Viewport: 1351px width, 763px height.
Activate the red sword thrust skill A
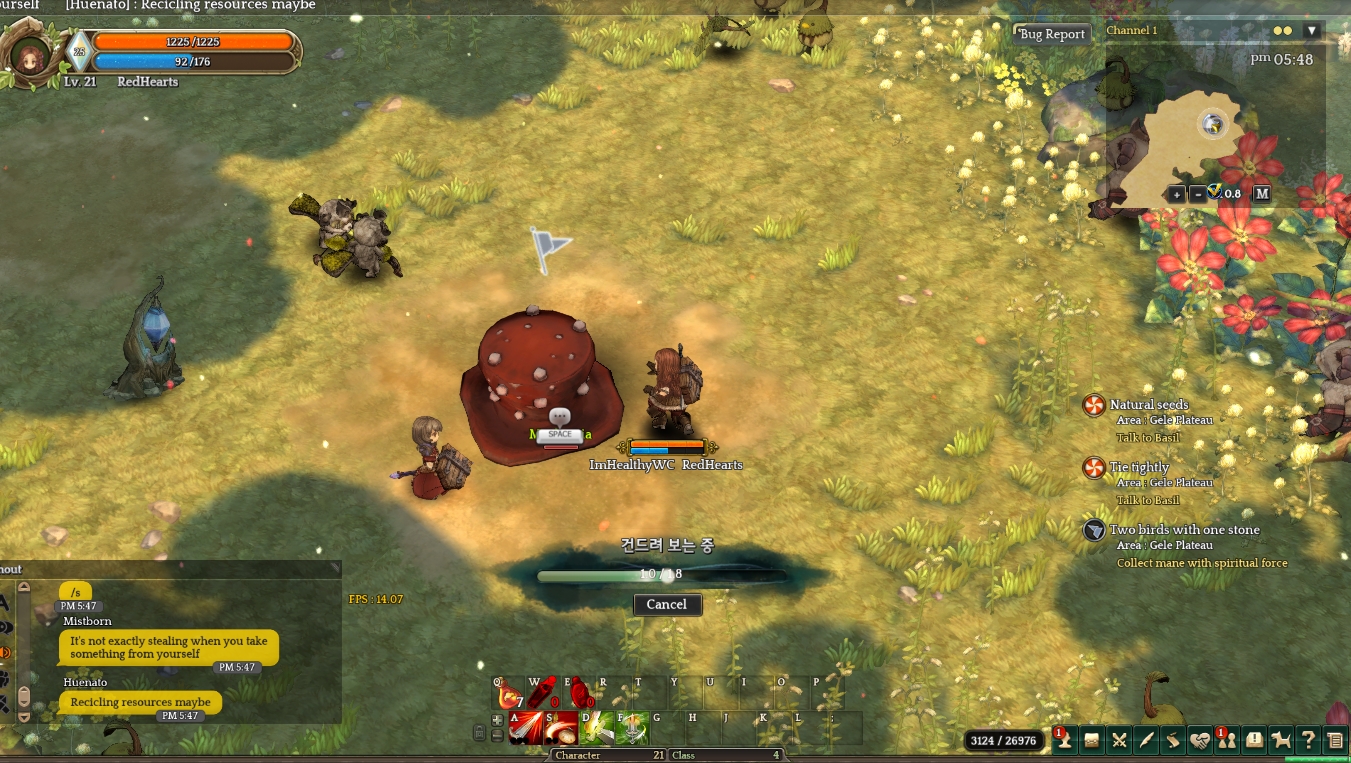526,728
